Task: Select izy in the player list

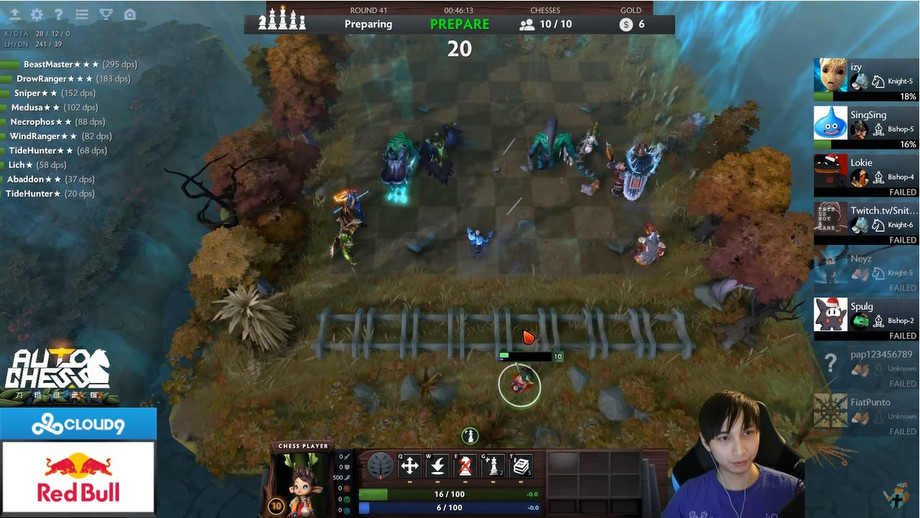Action: (x=866, y=80)
